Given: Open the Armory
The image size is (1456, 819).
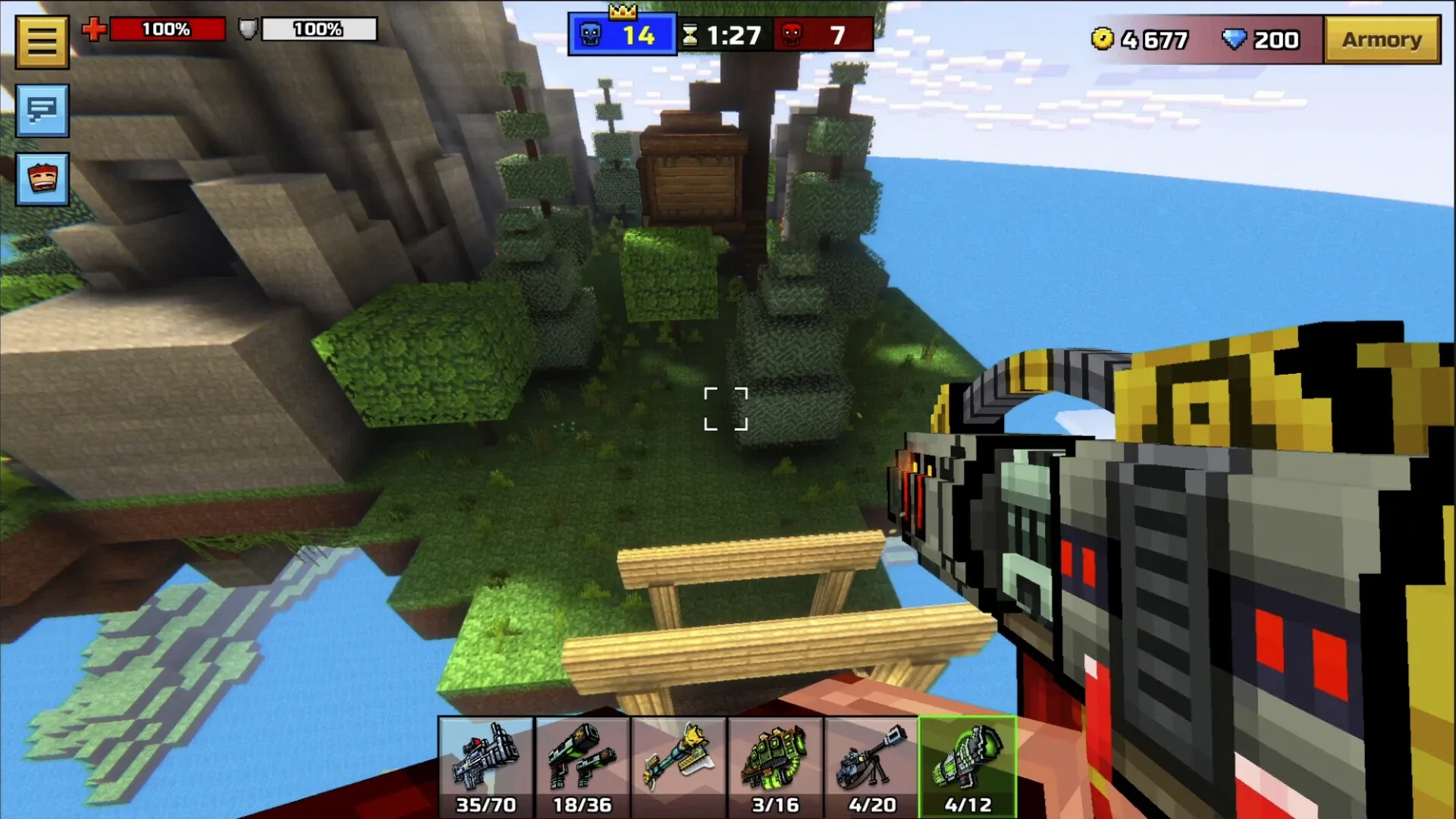Looking at the screenshot, I should pos(1382,39).
